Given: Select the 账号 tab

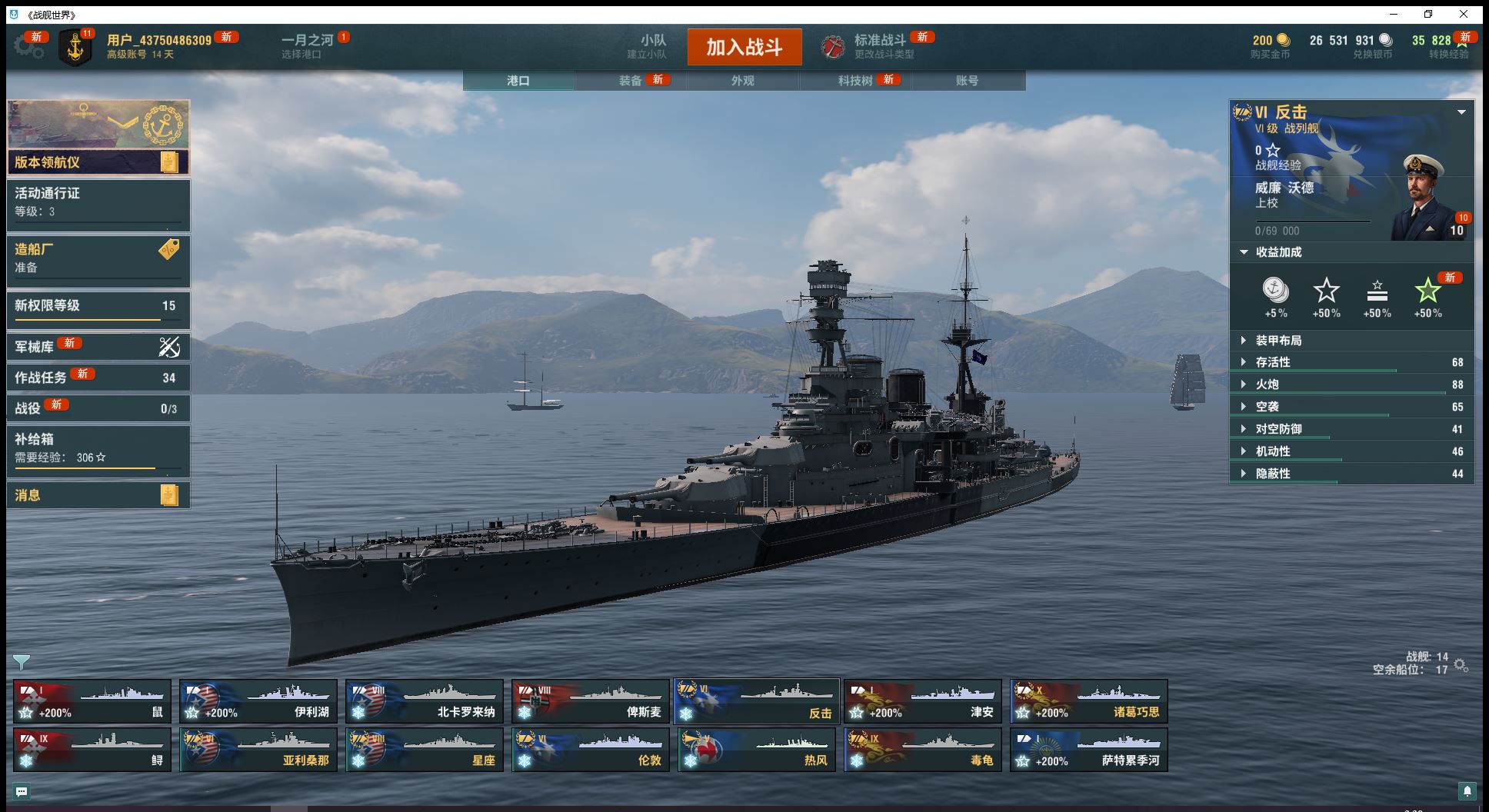Looking at the screenshot, I should (x=967, y=81).
